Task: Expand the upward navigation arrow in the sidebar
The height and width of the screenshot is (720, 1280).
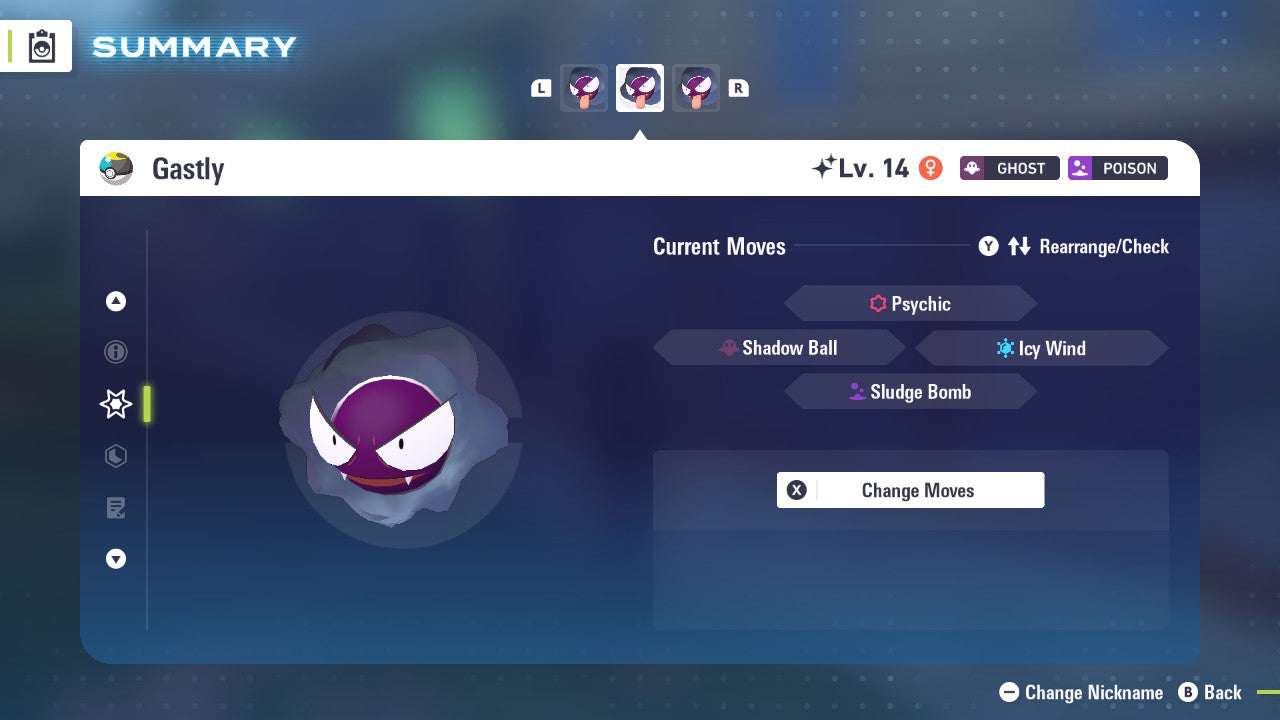Action: pos(116,301)
